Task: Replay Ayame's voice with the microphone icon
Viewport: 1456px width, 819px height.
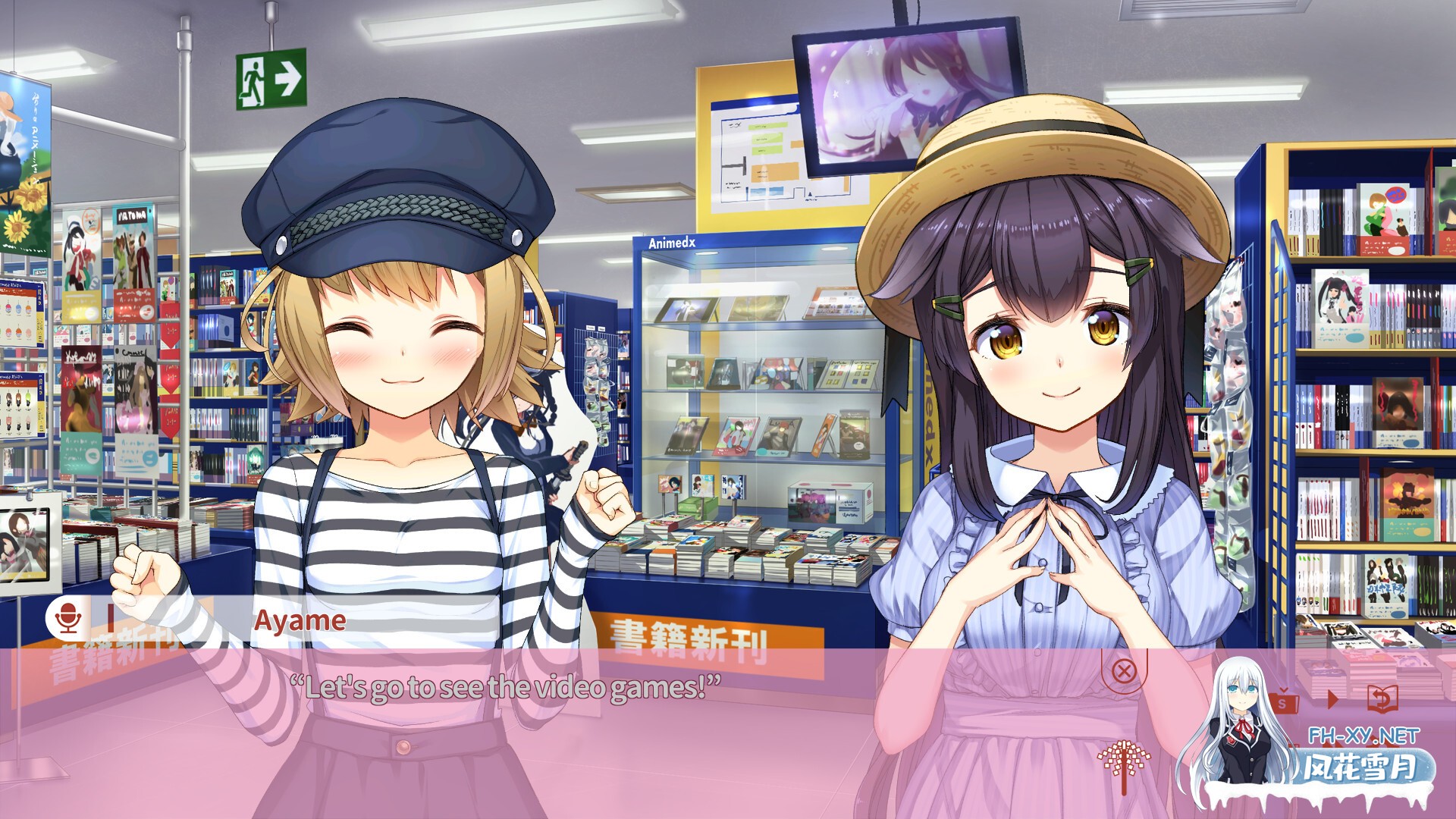Action: [68, 618]
